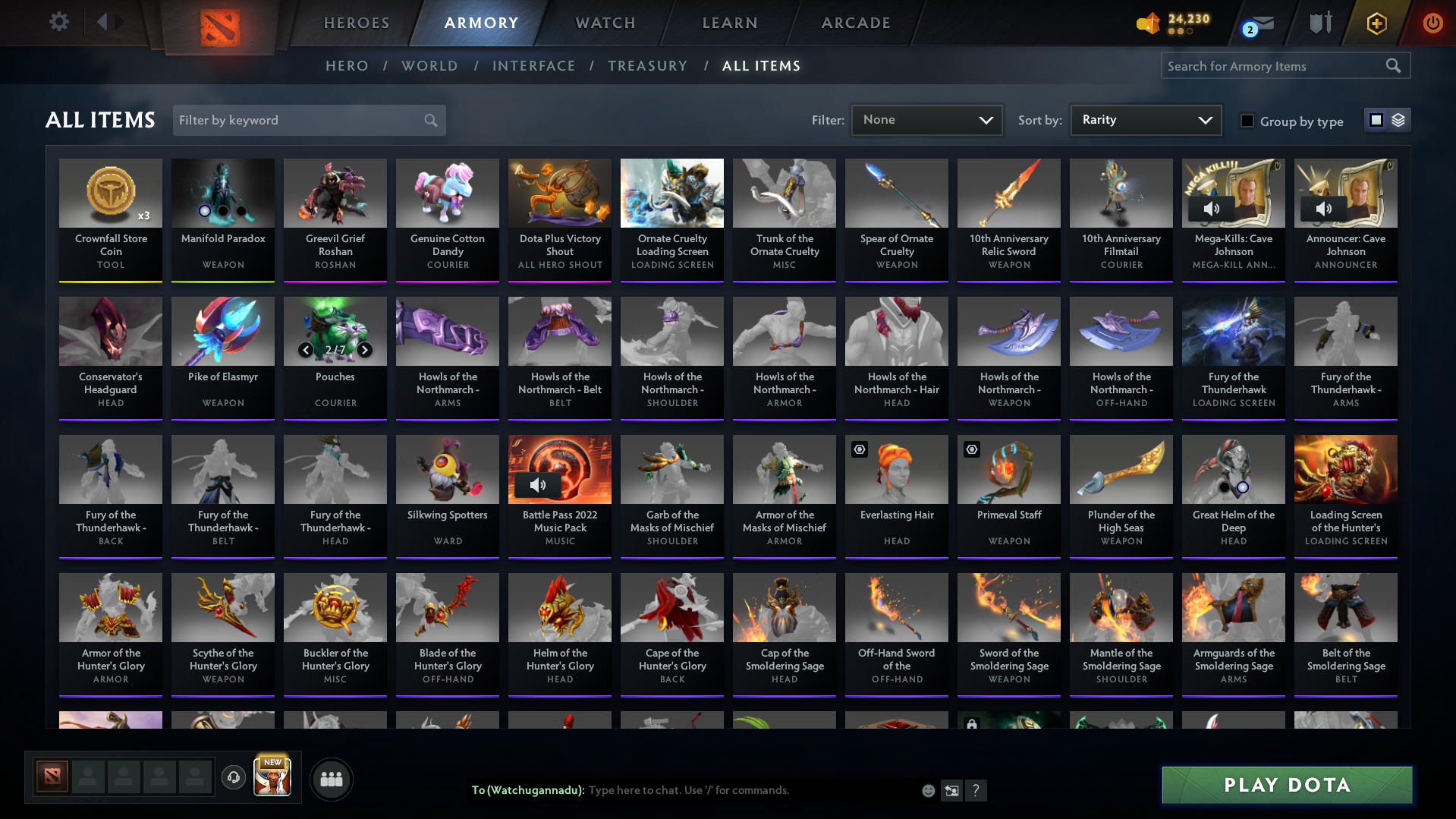Switch to the WATCH tab
Screen dimensions: 1456x819
click(x=605, y=23)
